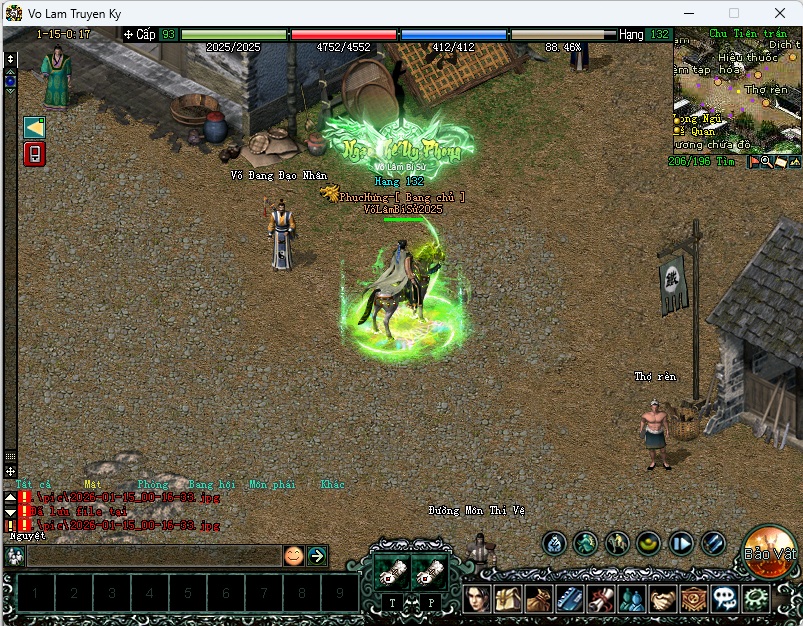Image resolution: width=803 pixels, height=626 pixels.
Task: Send the chat message with arrow button
Action: point(317,555)
